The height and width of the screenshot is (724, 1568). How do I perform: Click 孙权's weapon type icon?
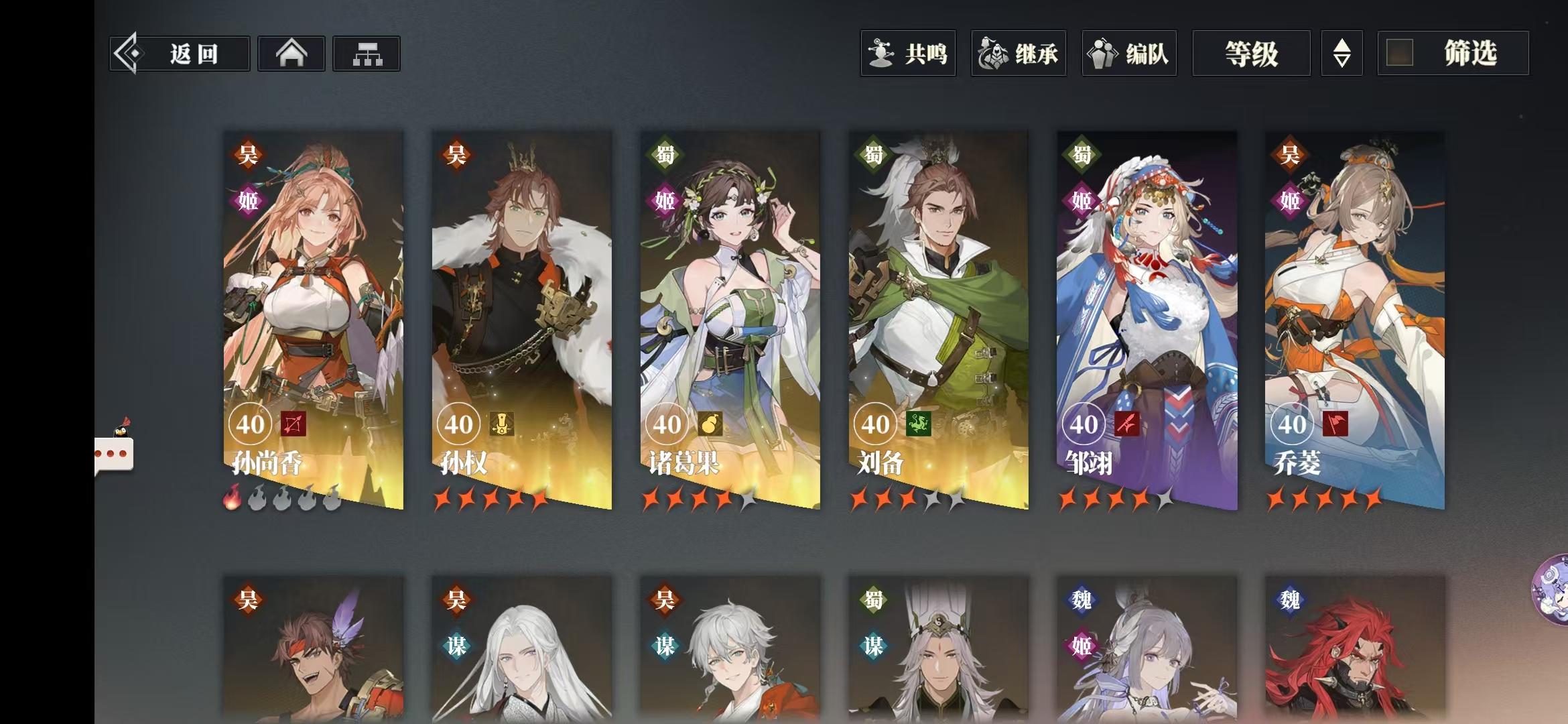(501, 424)
